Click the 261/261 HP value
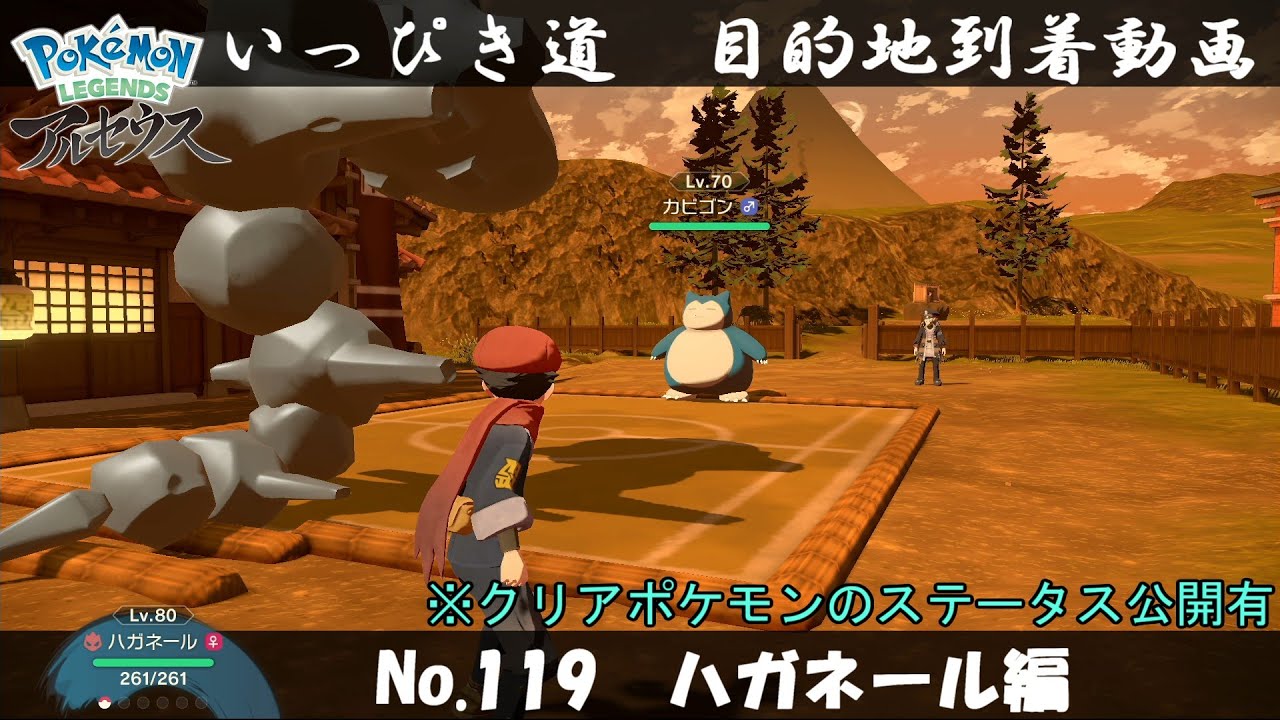The width and height of the screenshot is (1280, 720). [x=152, y=677]
